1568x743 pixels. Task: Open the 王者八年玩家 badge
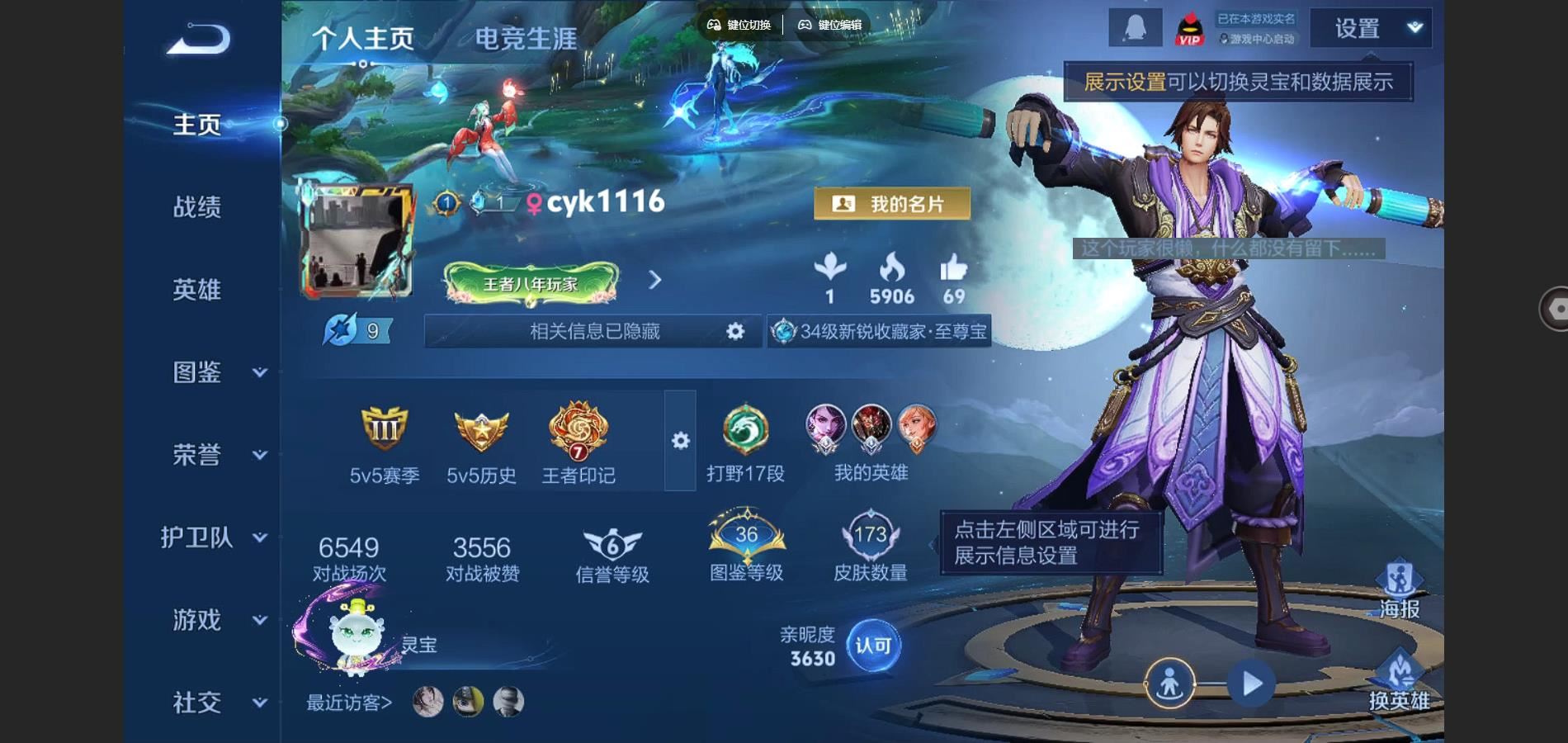(x=531, y=284)
